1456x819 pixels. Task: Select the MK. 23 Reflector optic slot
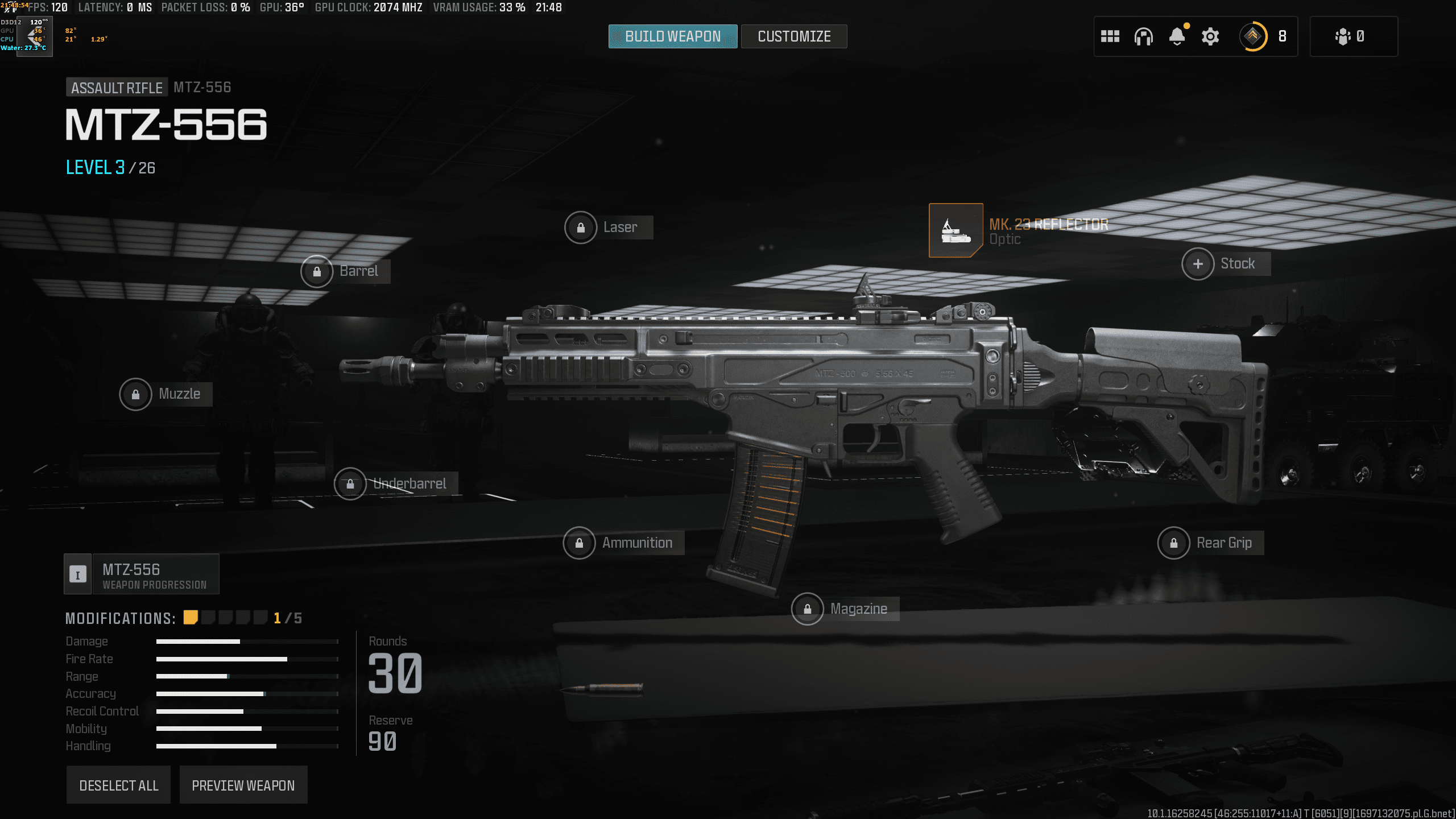point(955,230)
